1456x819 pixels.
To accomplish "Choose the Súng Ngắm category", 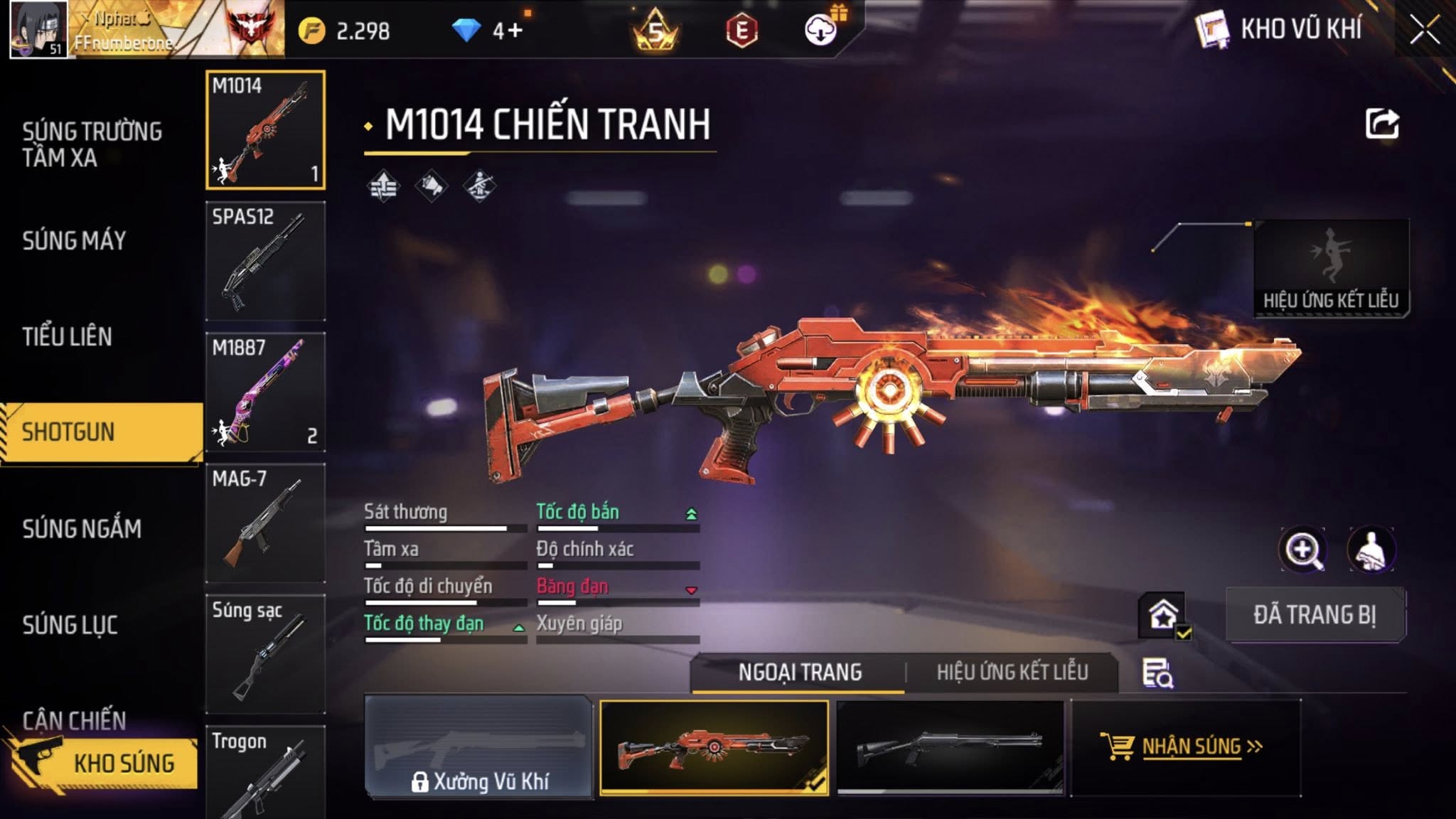I will pyautogui.click(x=82, y=529).
